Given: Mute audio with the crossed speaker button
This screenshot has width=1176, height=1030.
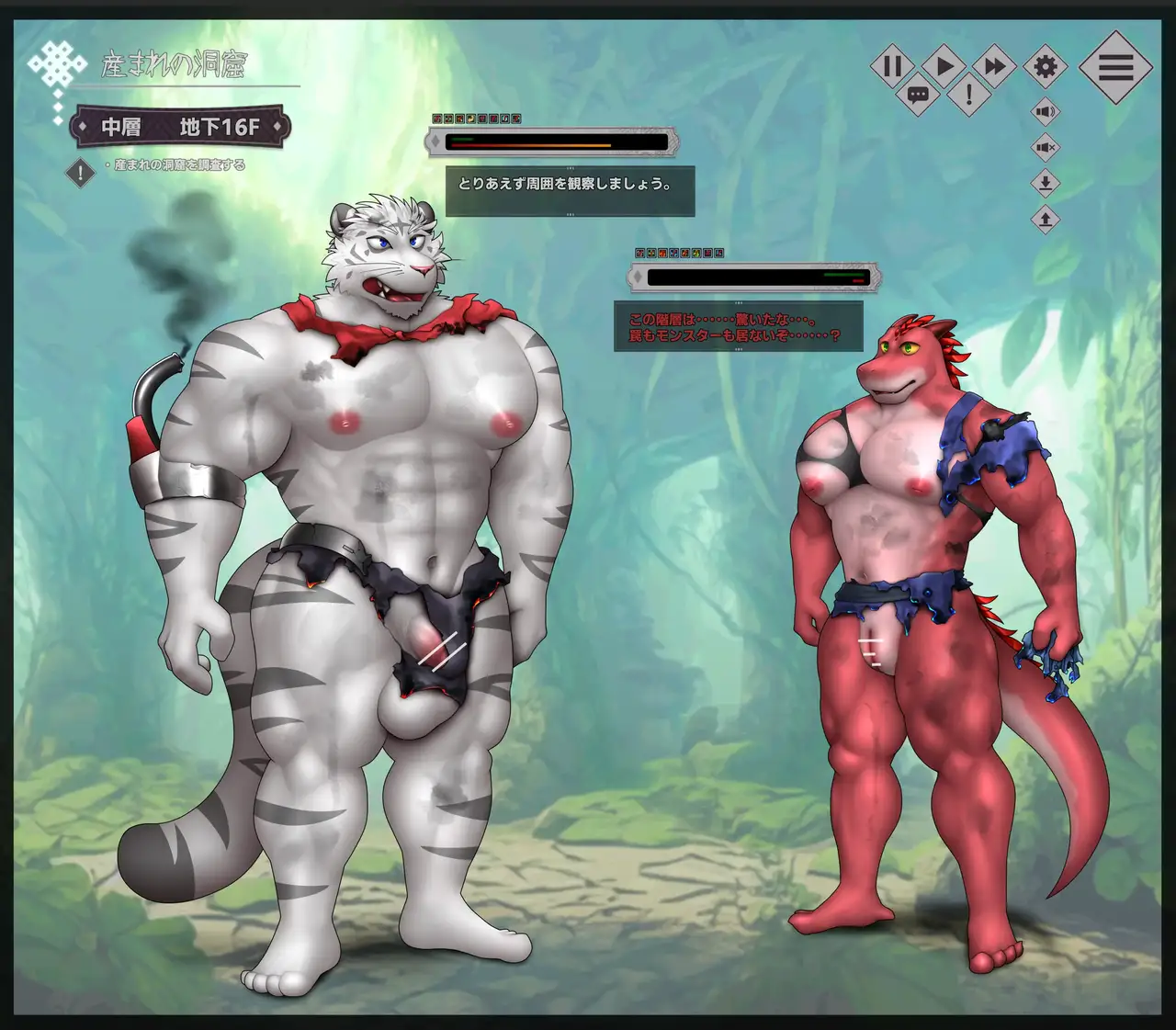Looking at the screenshot, I should tap(1046, 147).
